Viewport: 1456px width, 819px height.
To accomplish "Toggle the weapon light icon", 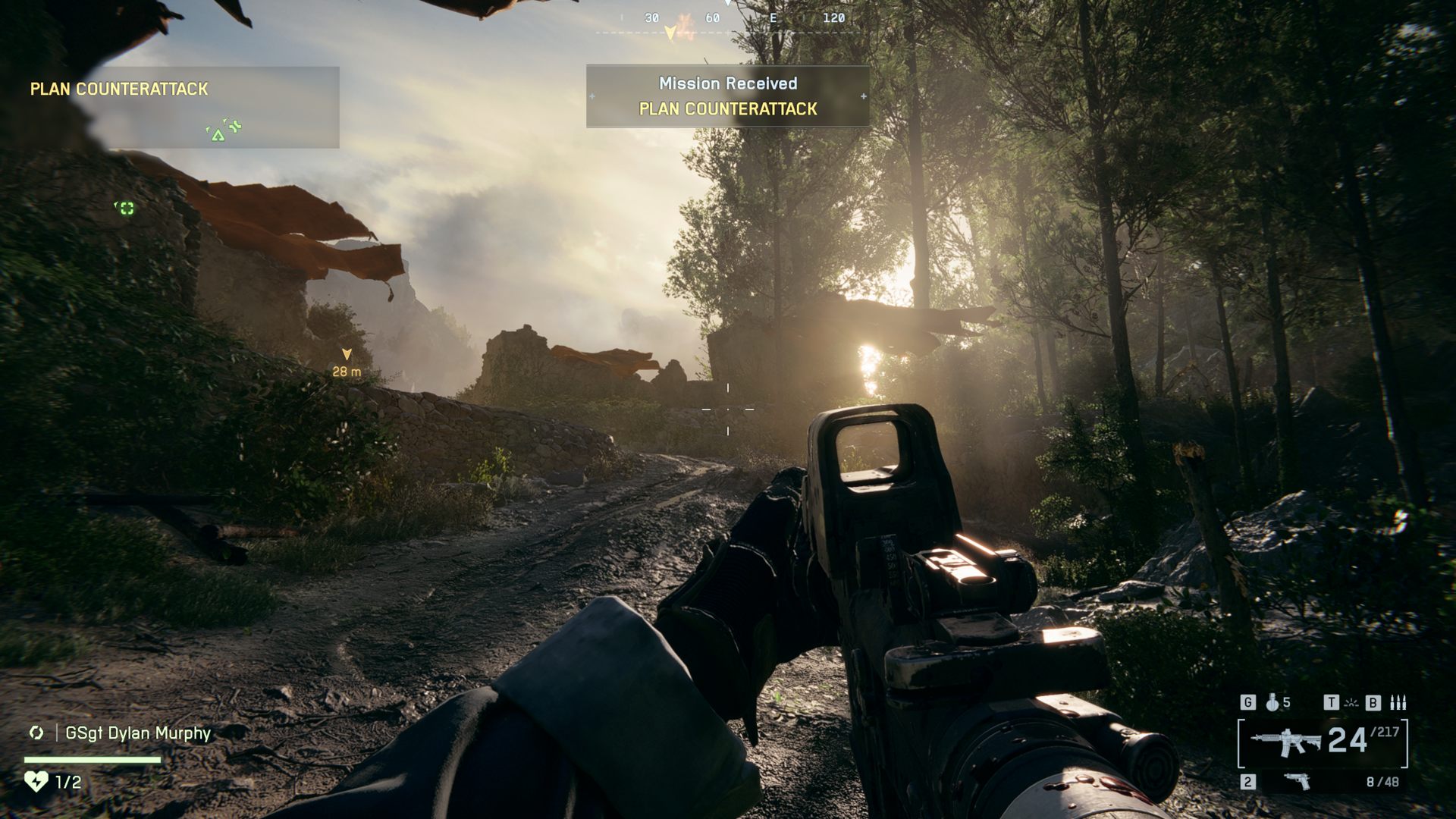I will tap(1351, 703).
